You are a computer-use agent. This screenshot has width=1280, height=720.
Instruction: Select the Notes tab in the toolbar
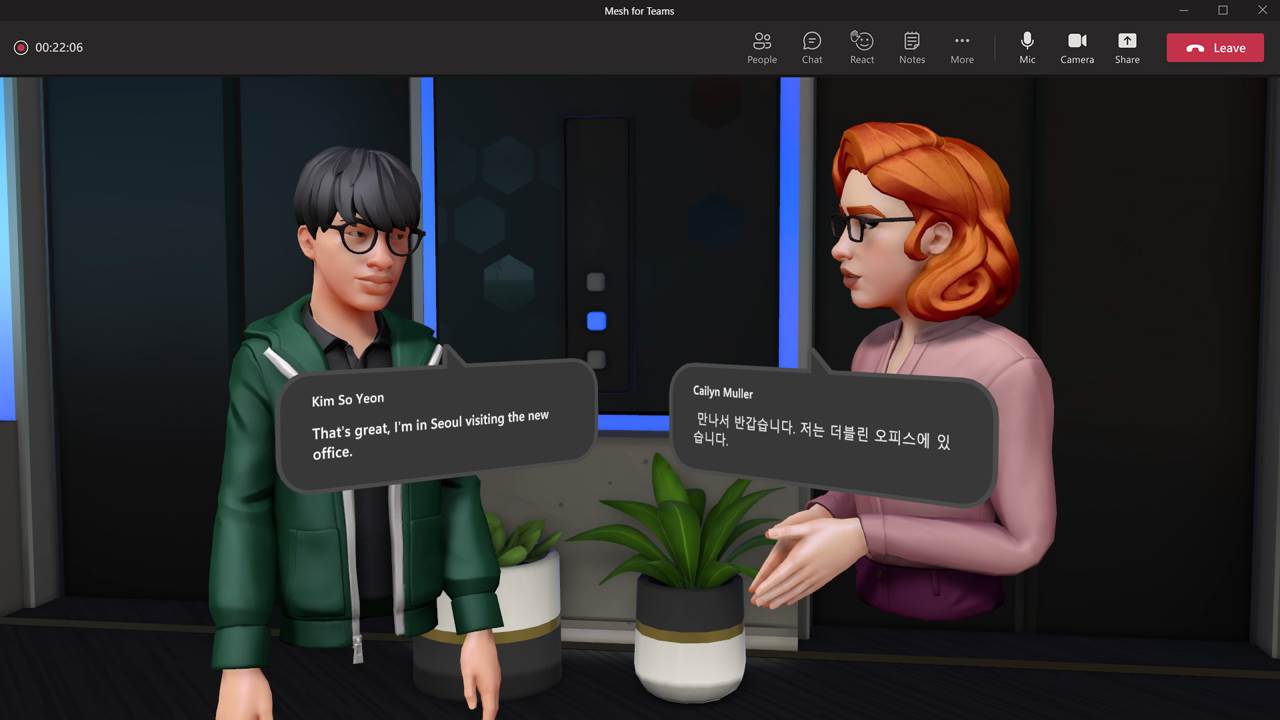(x=911, y=47)
